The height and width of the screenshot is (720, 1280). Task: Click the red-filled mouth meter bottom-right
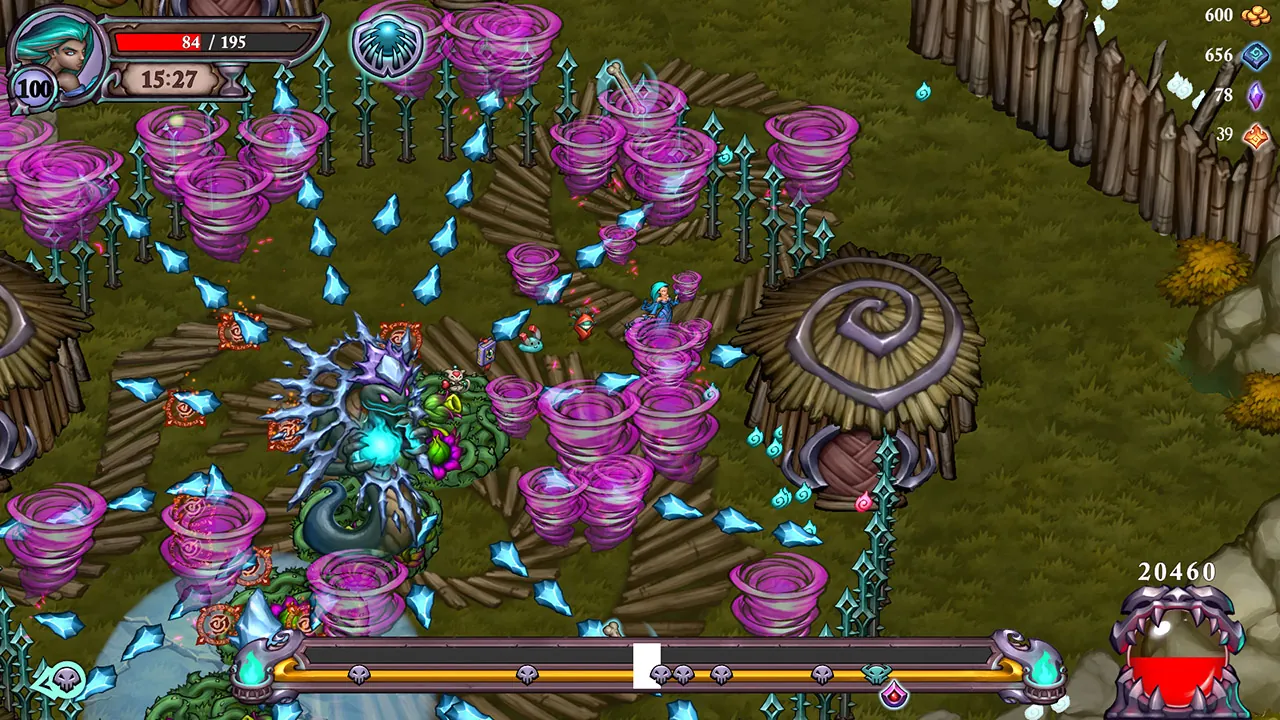point(1180,670)
